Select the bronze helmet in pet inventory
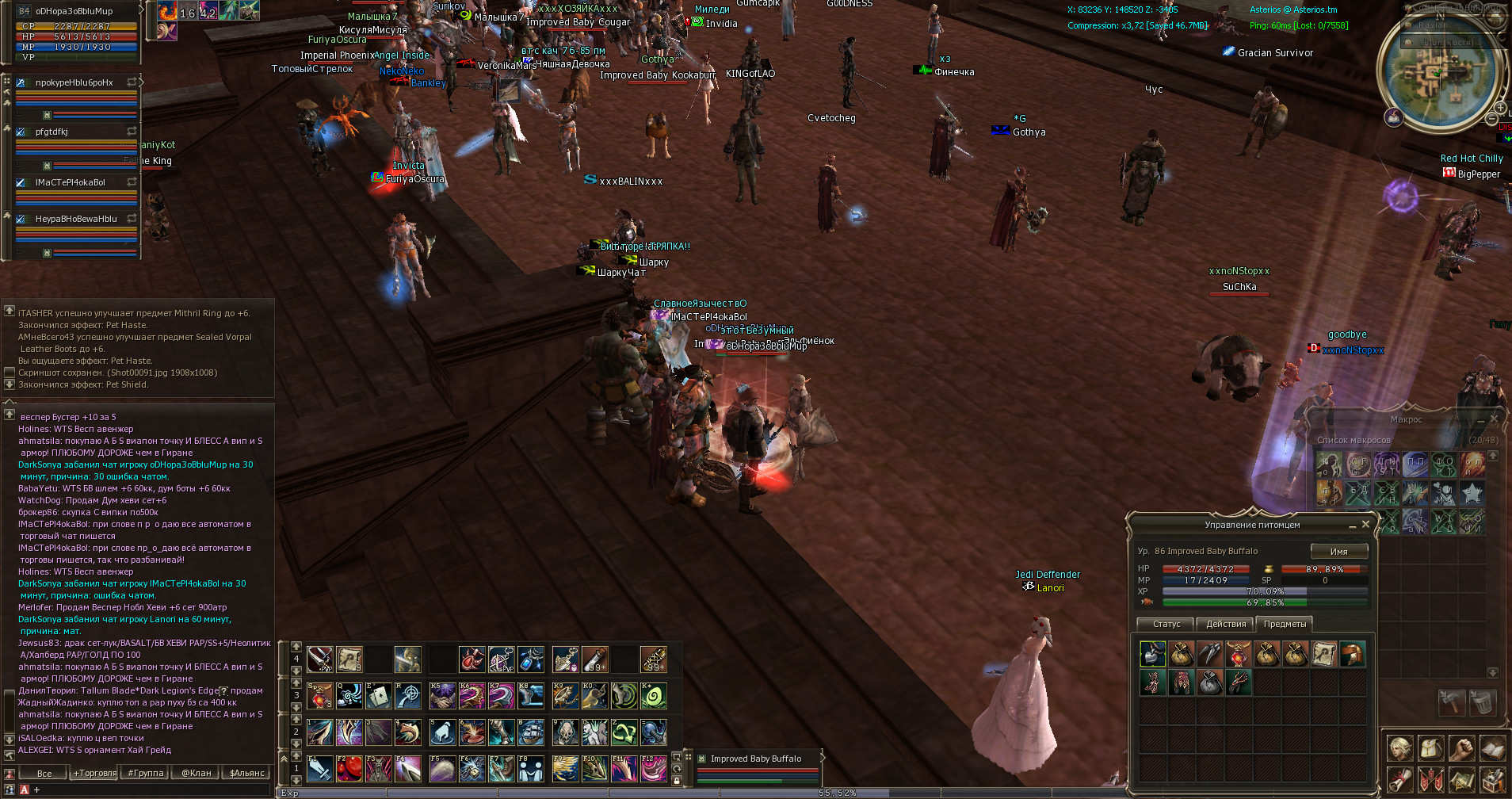This screenshot has width=1512, height=799. (x=1352, y=654)
